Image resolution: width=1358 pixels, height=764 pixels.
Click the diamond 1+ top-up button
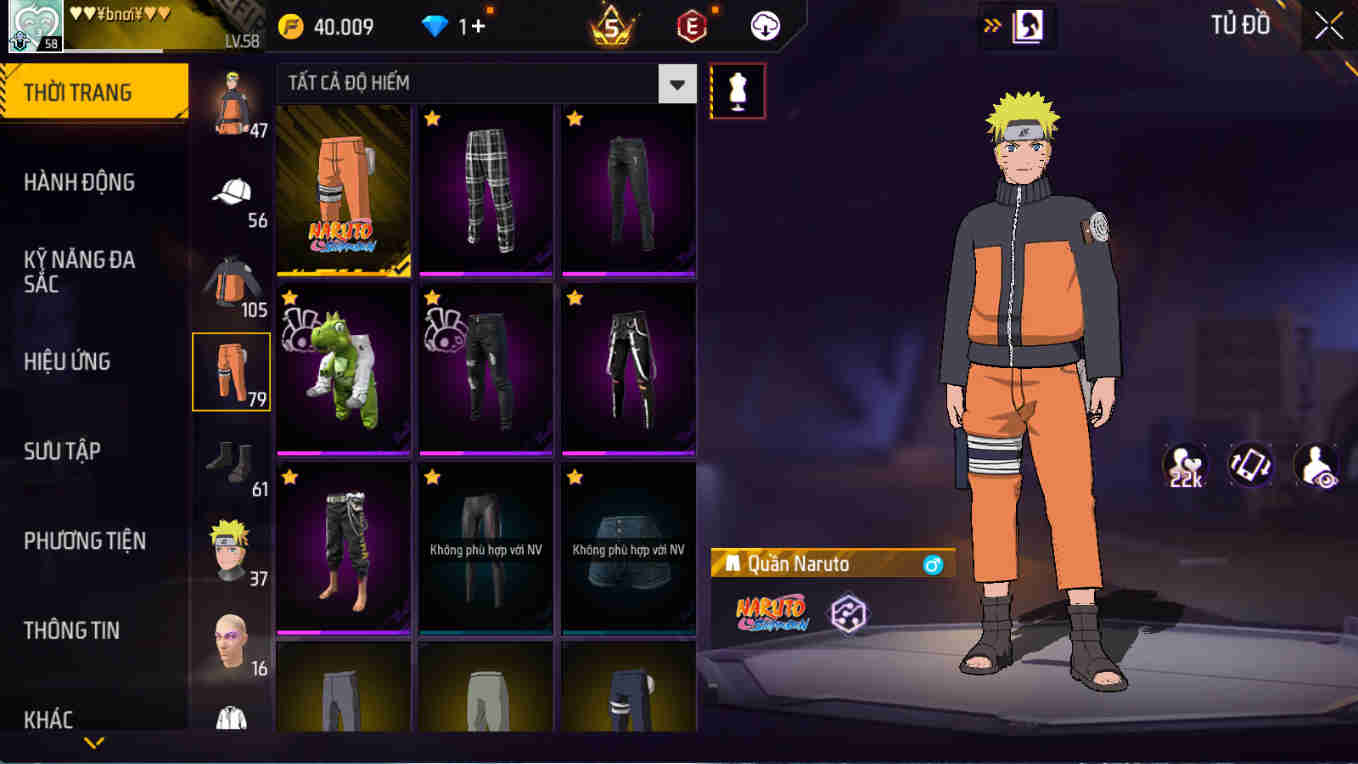pos(455,26)
